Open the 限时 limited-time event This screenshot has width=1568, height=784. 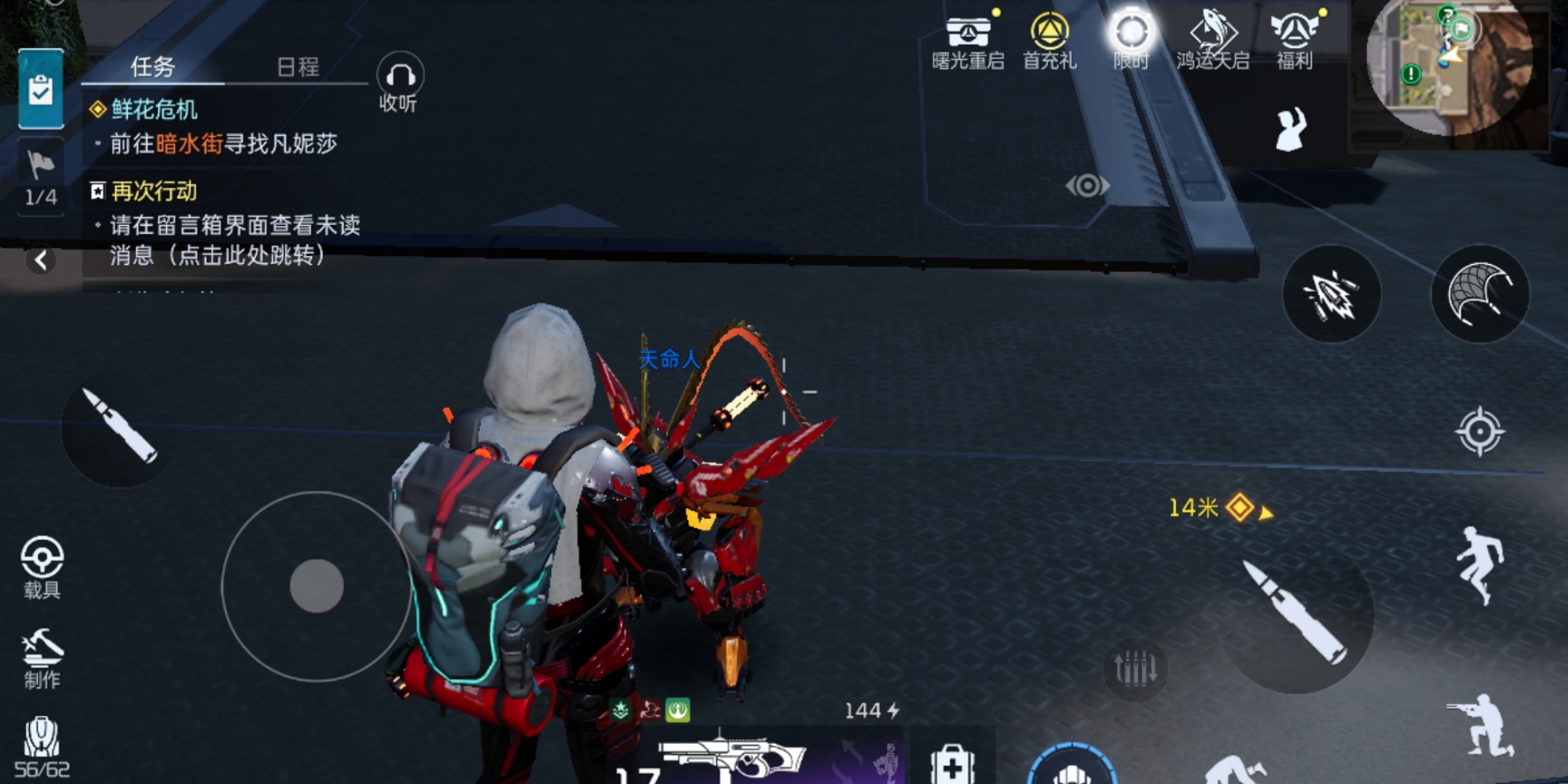[1131, 42]
